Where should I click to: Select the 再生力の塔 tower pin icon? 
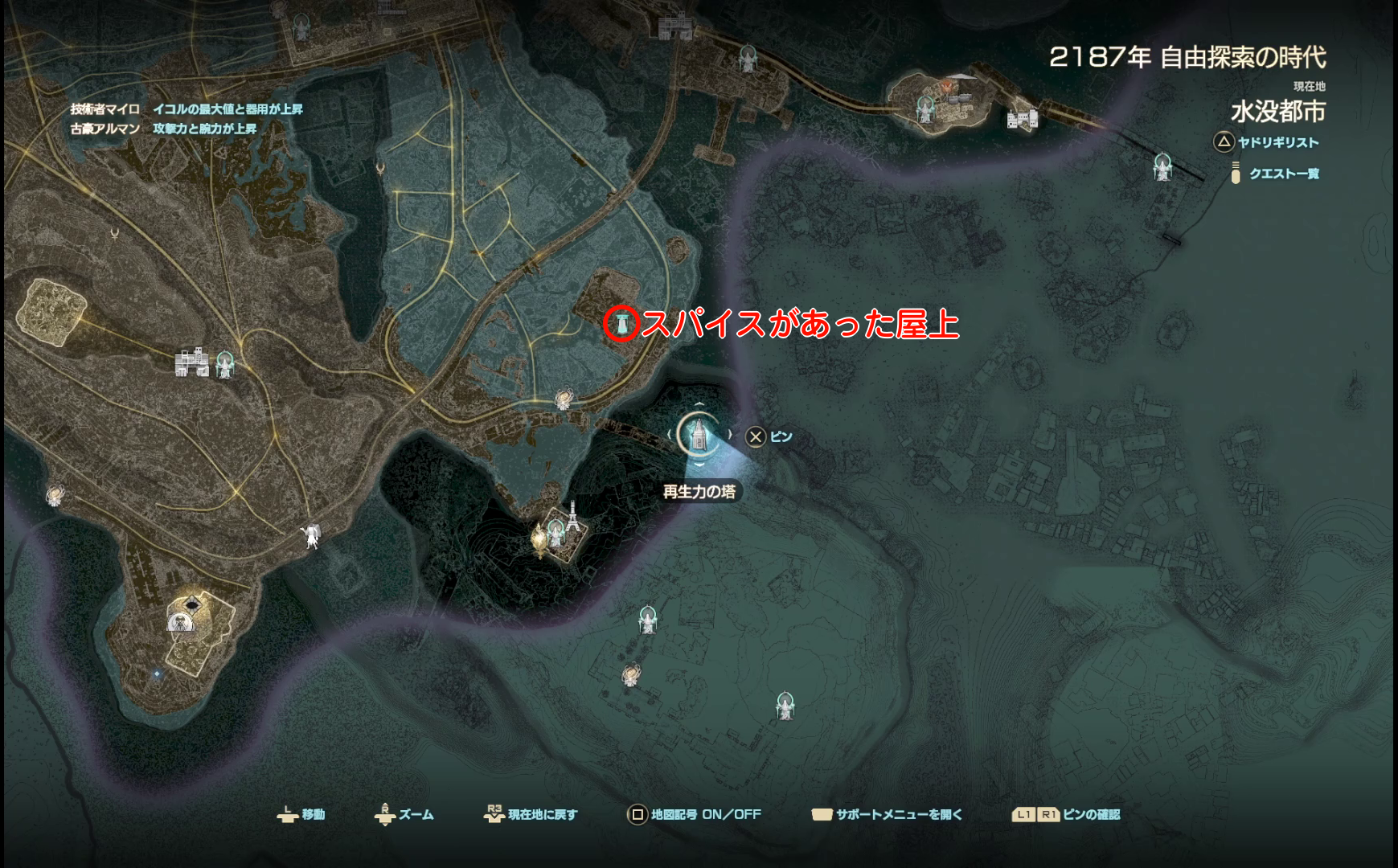[699, 436]
